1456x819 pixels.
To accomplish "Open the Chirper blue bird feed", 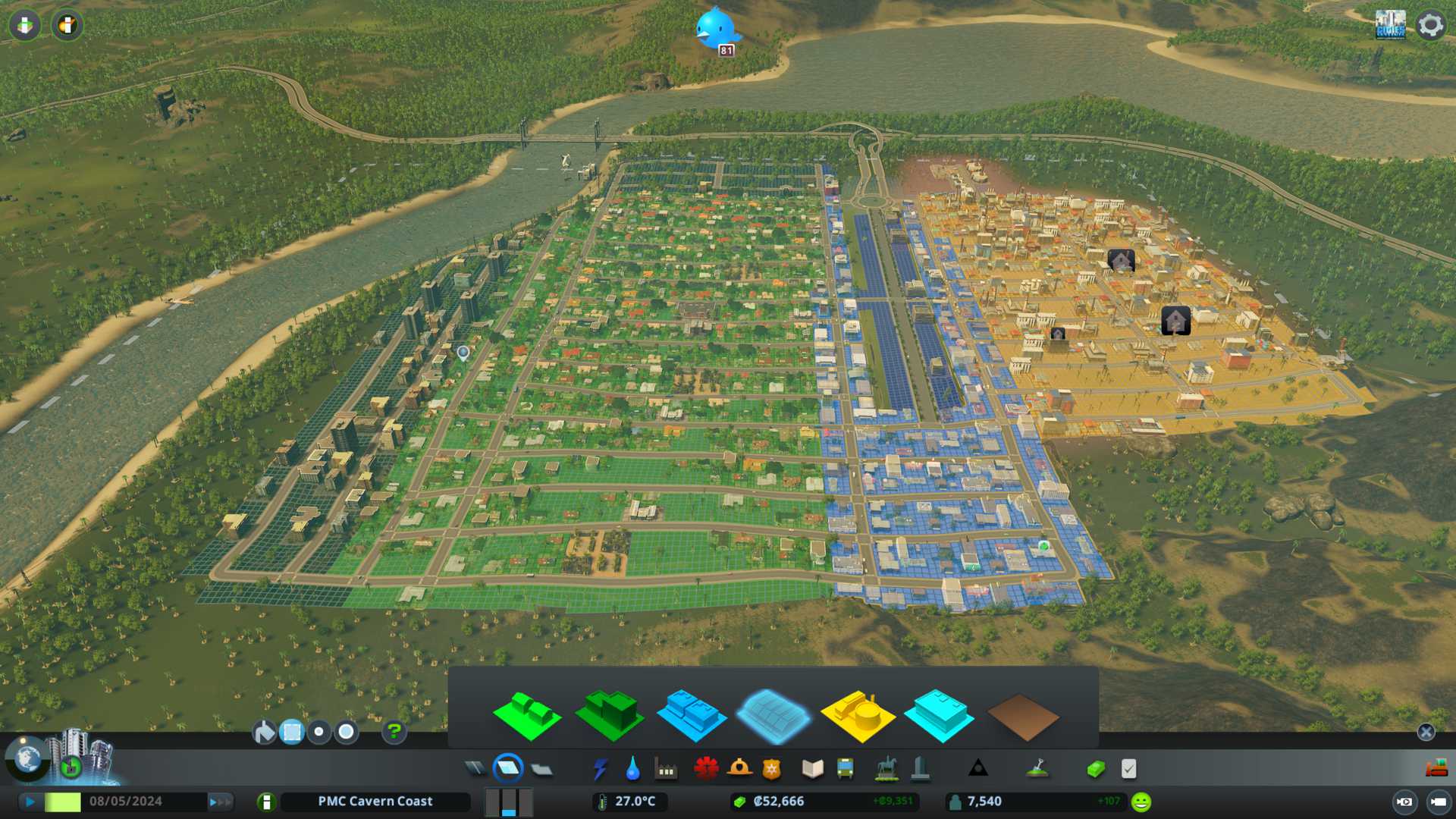I will (x=715, y=29).
